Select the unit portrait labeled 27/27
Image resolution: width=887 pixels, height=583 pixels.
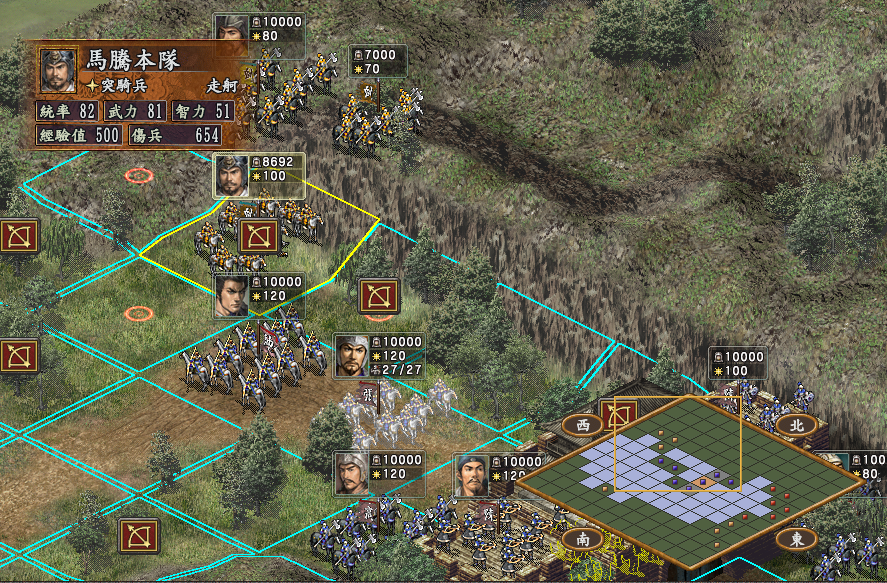(352, 355)
